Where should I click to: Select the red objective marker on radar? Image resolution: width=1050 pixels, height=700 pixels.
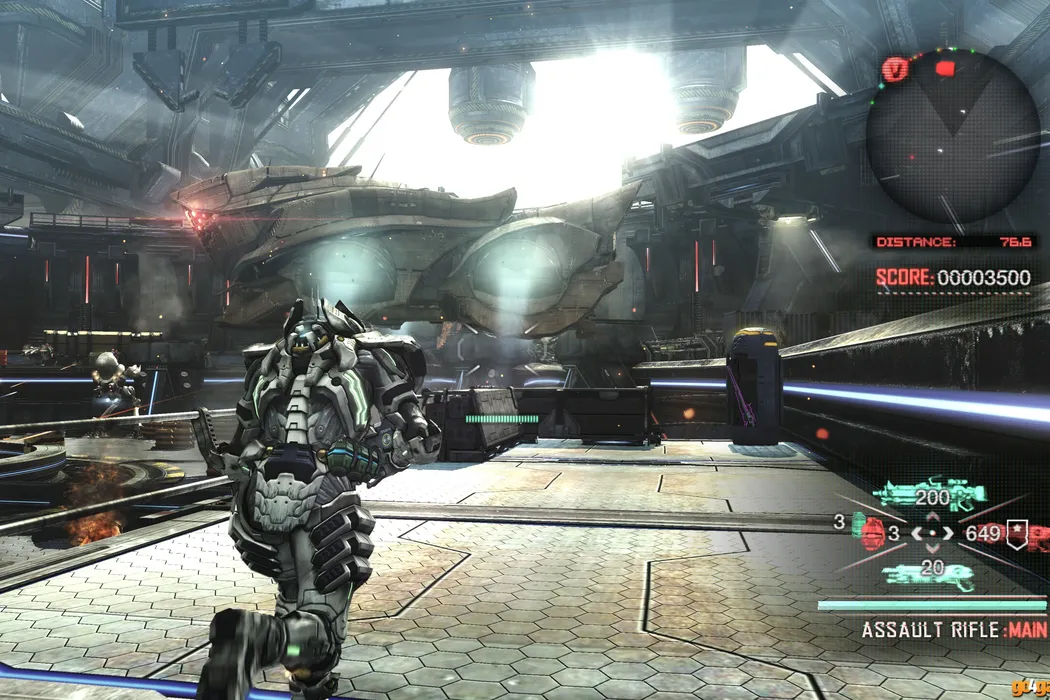[946, 69]
